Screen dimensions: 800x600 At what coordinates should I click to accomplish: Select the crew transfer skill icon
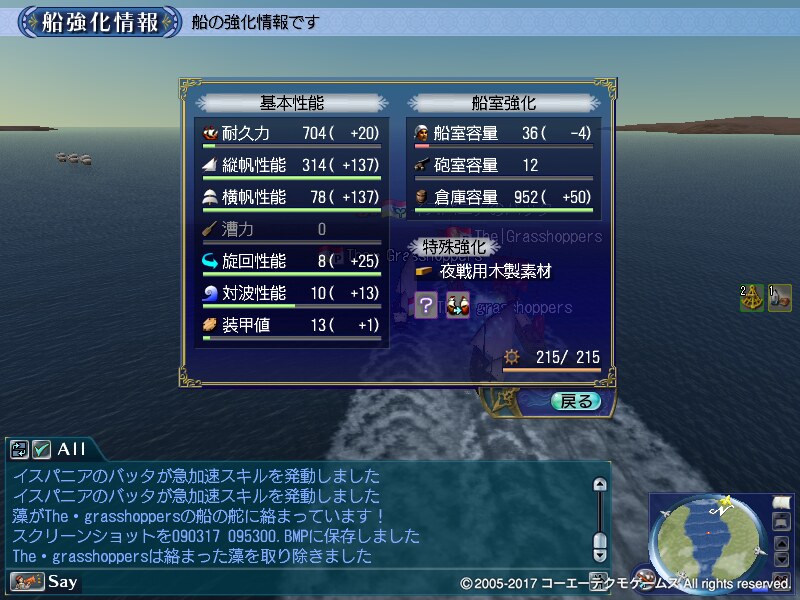pyautogui.click(x=458, y=305)
